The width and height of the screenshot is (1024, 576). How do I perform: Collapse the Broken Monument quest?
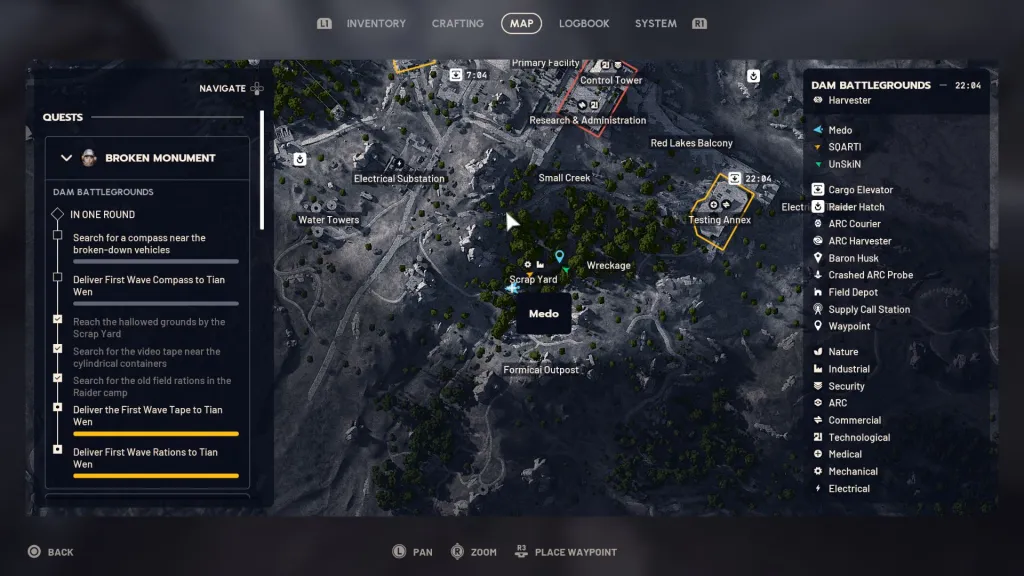pos(67,158)
